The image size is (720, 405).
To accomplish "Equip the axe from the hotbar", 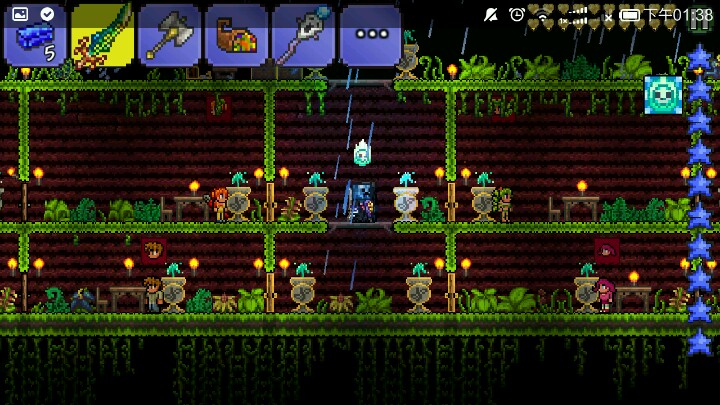I will pyautogui.click(x=169, y=35).
